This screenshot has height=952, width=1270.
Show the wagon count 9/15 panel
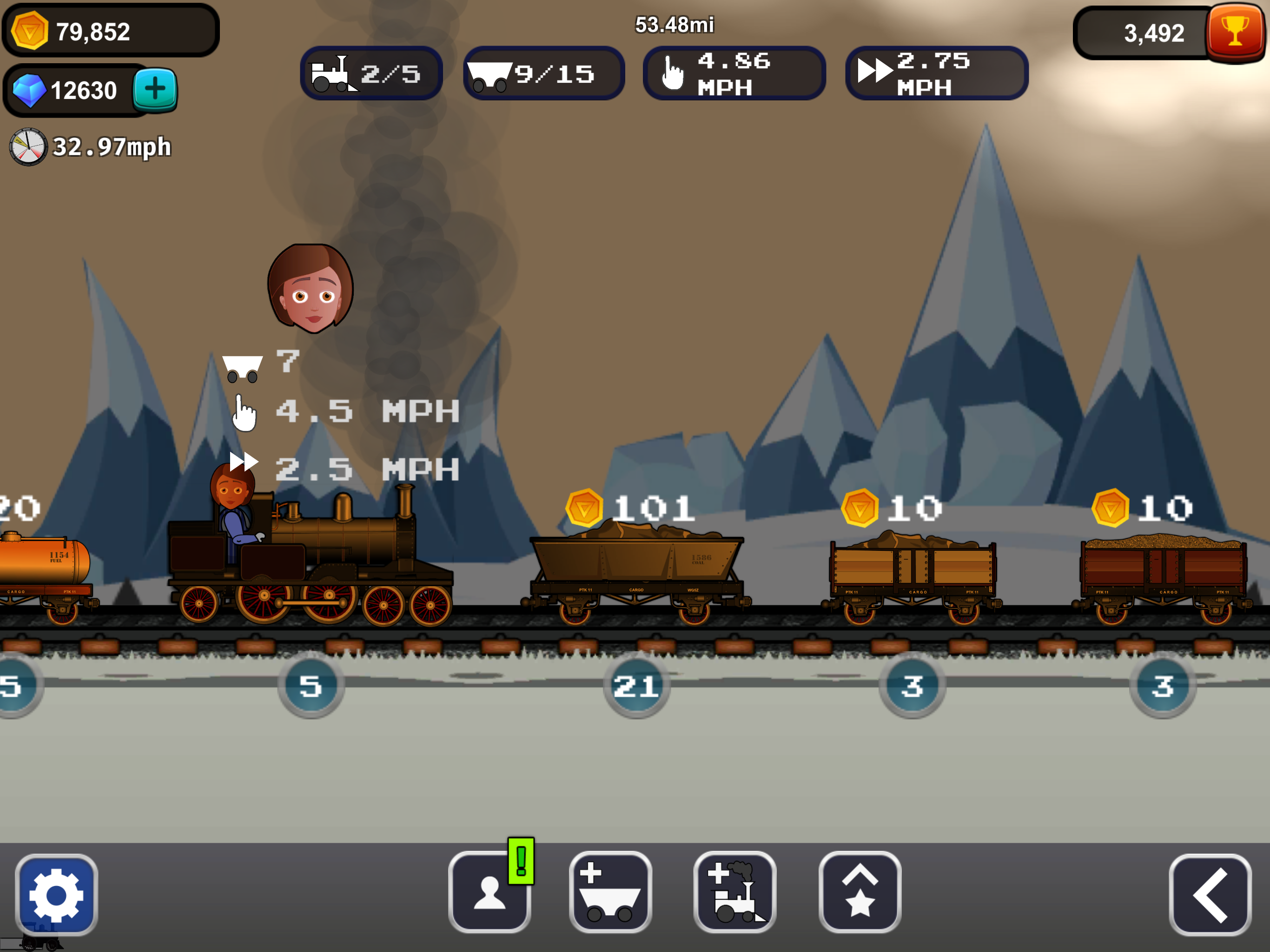coord(544,73)
